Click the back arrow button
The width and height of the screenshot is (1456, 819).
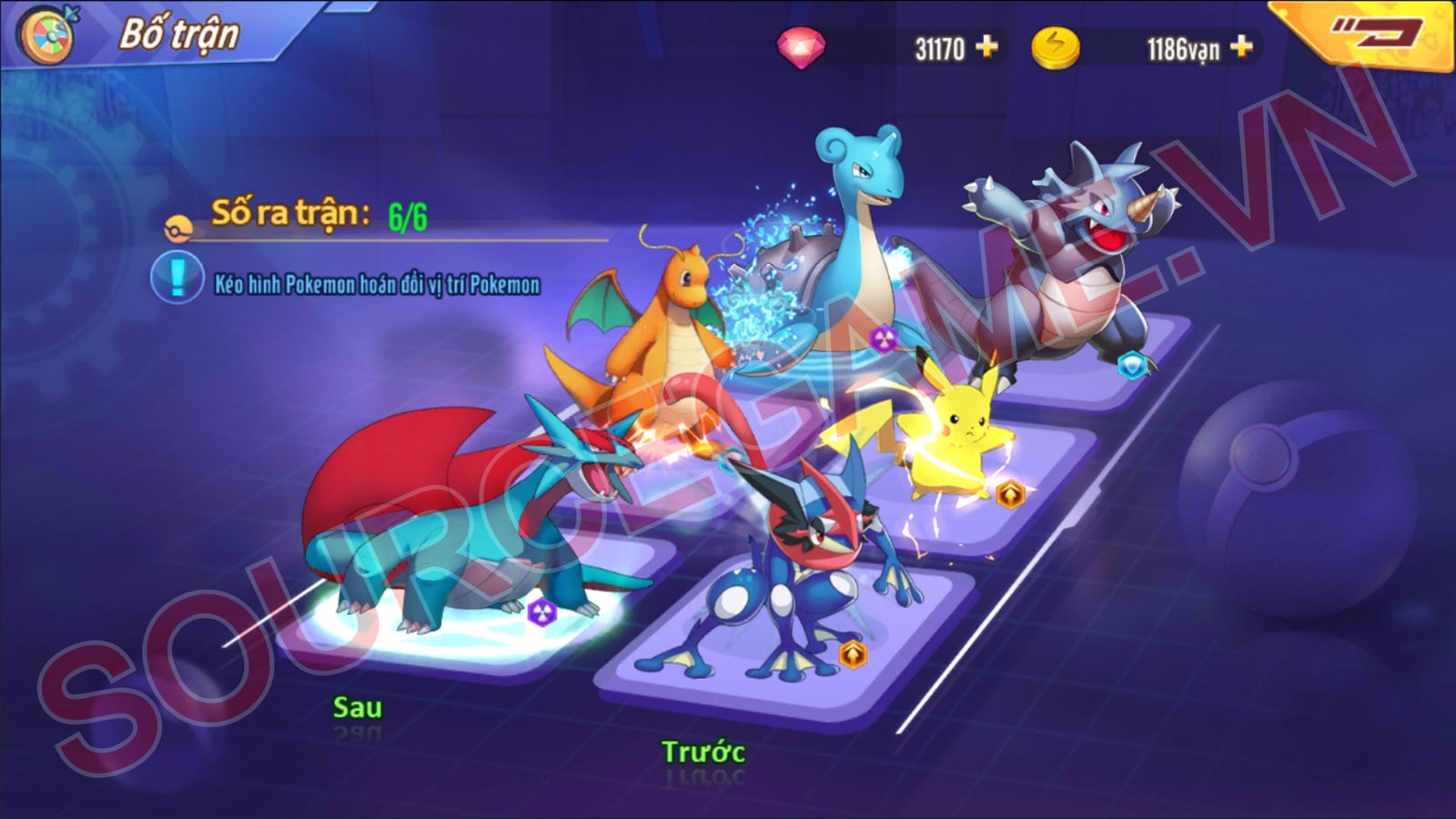[1375, 35]
